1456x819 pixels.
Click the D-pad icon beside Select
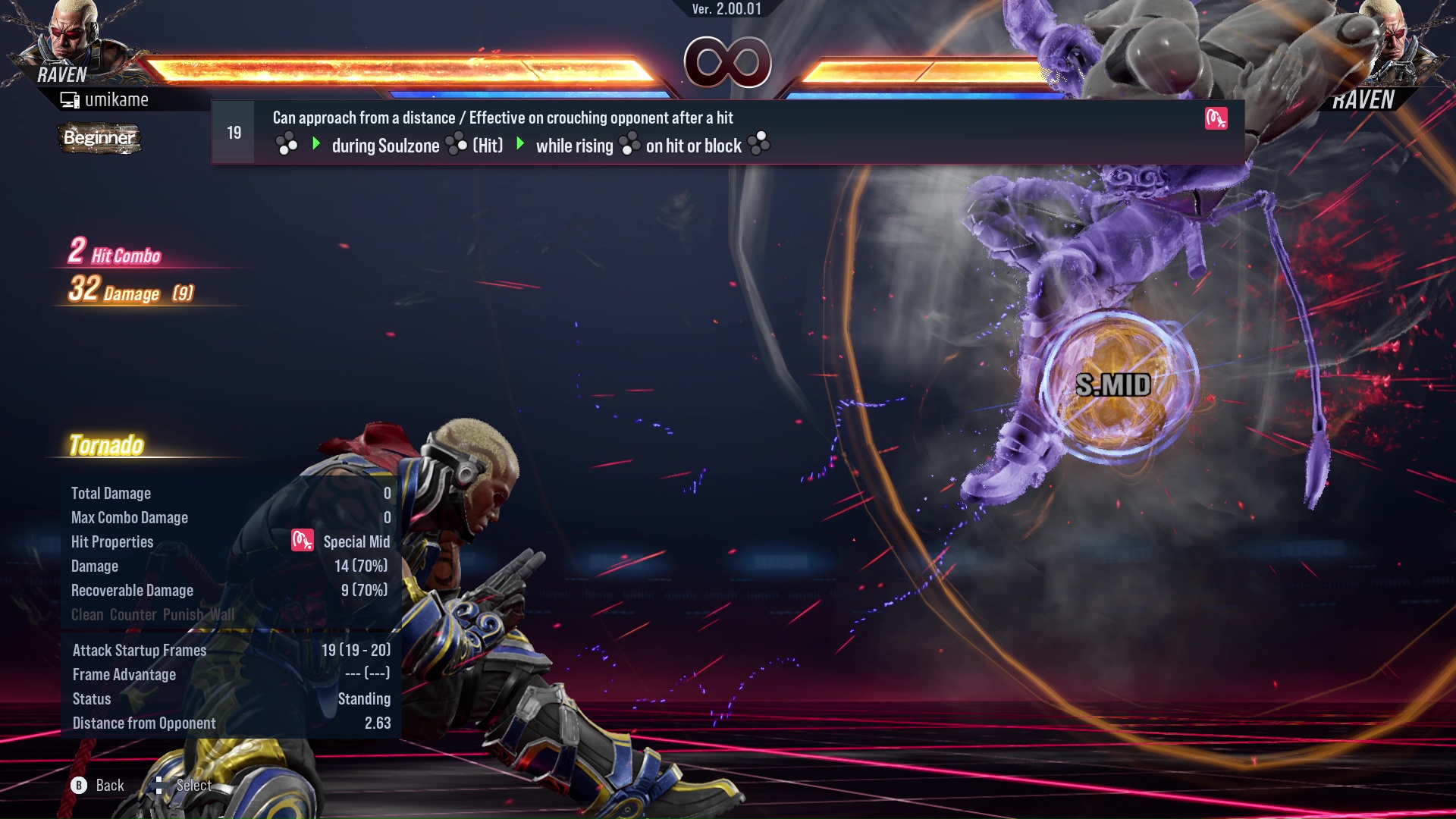coord(159,785)
